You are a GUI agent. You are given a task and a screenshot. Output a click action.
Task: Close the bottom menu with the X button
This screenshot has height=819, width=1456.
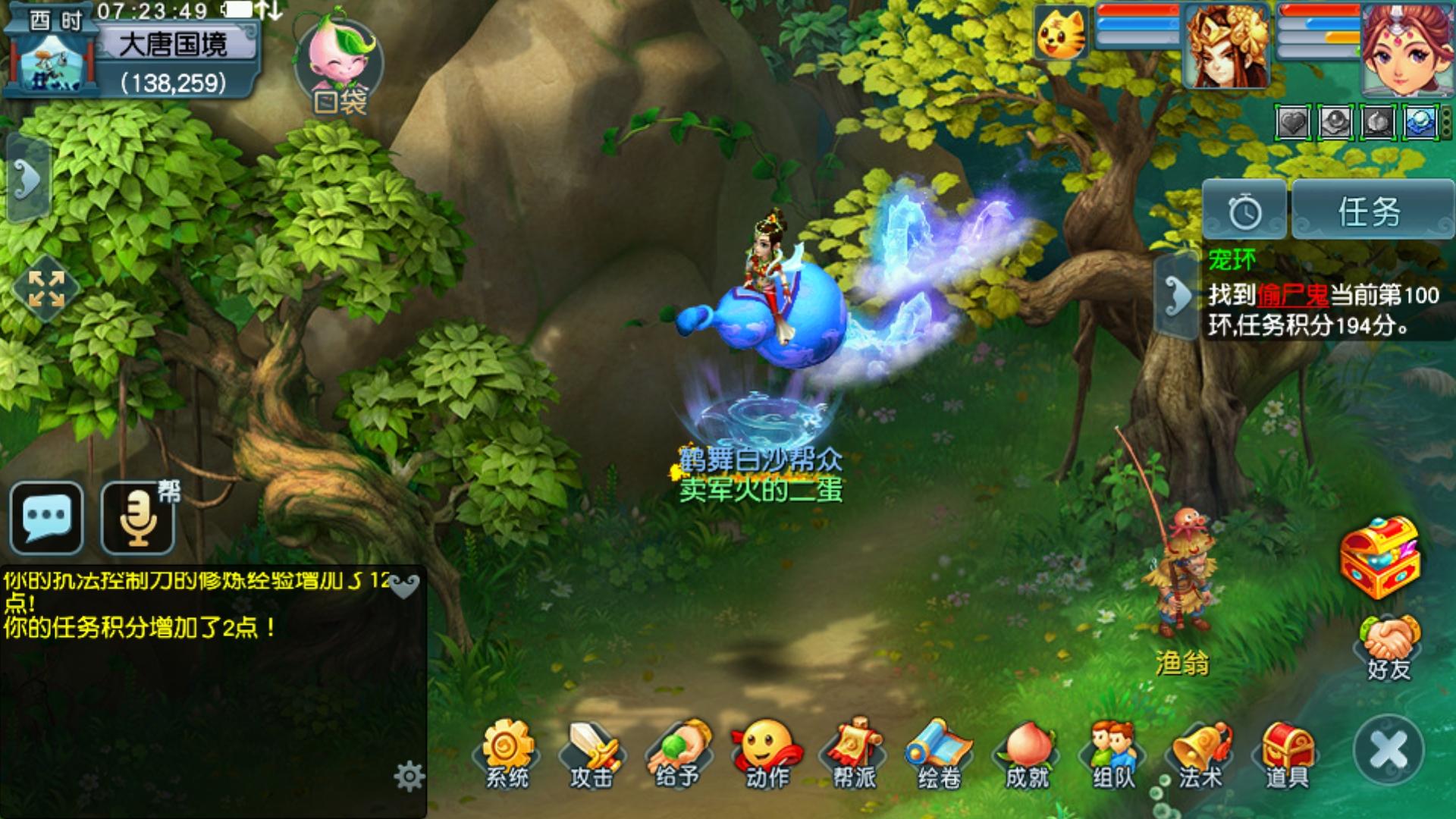coord(1389,750)
